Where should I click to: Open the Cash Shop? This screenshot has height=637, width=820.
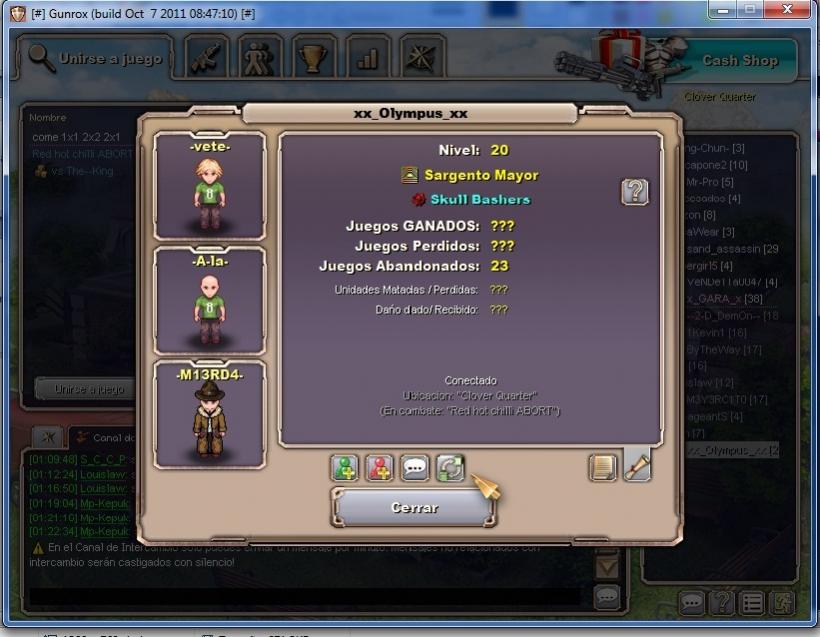click(739, 60)
